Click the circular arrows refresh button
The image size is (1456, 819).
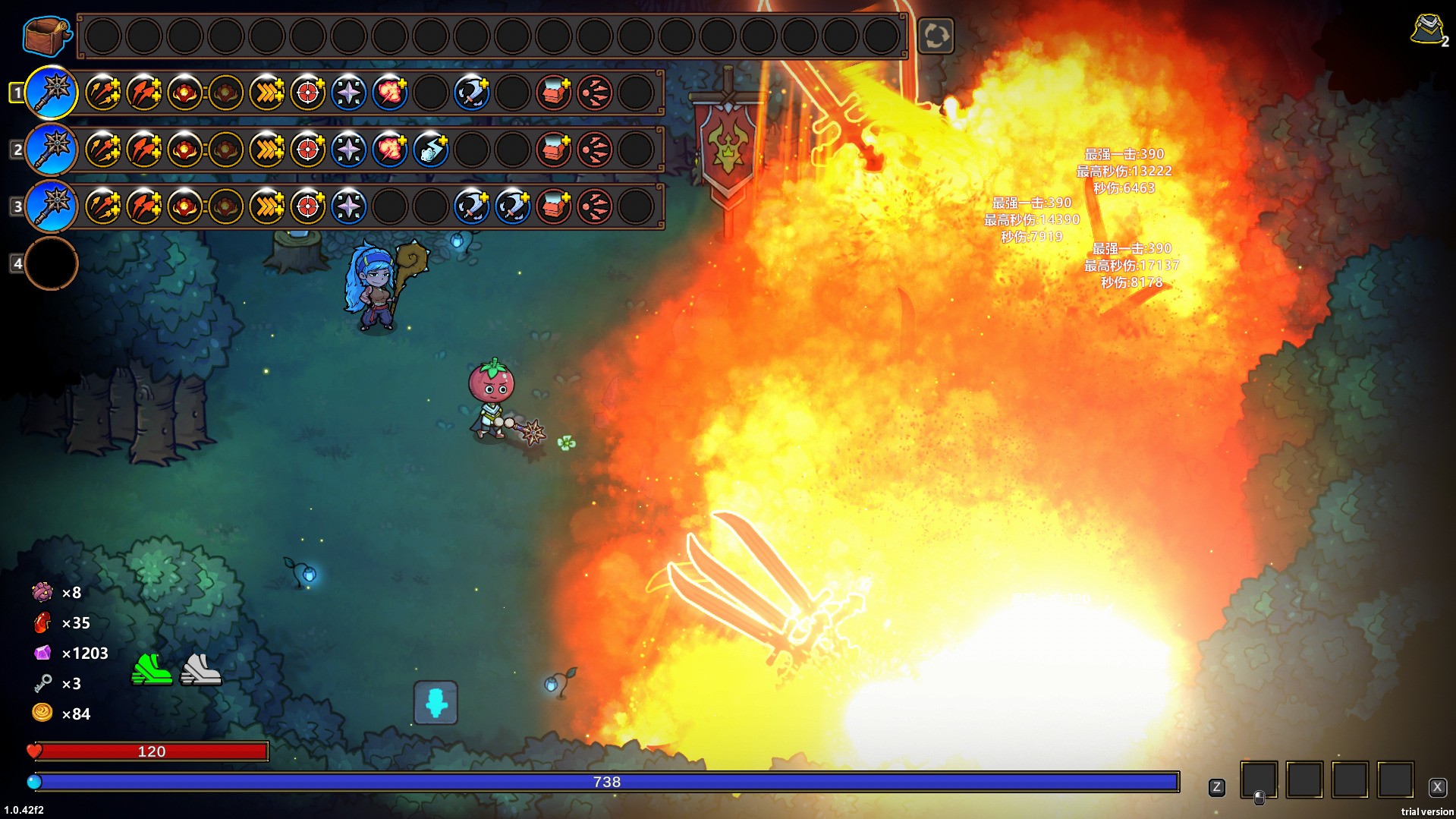(x=936, y=36)
